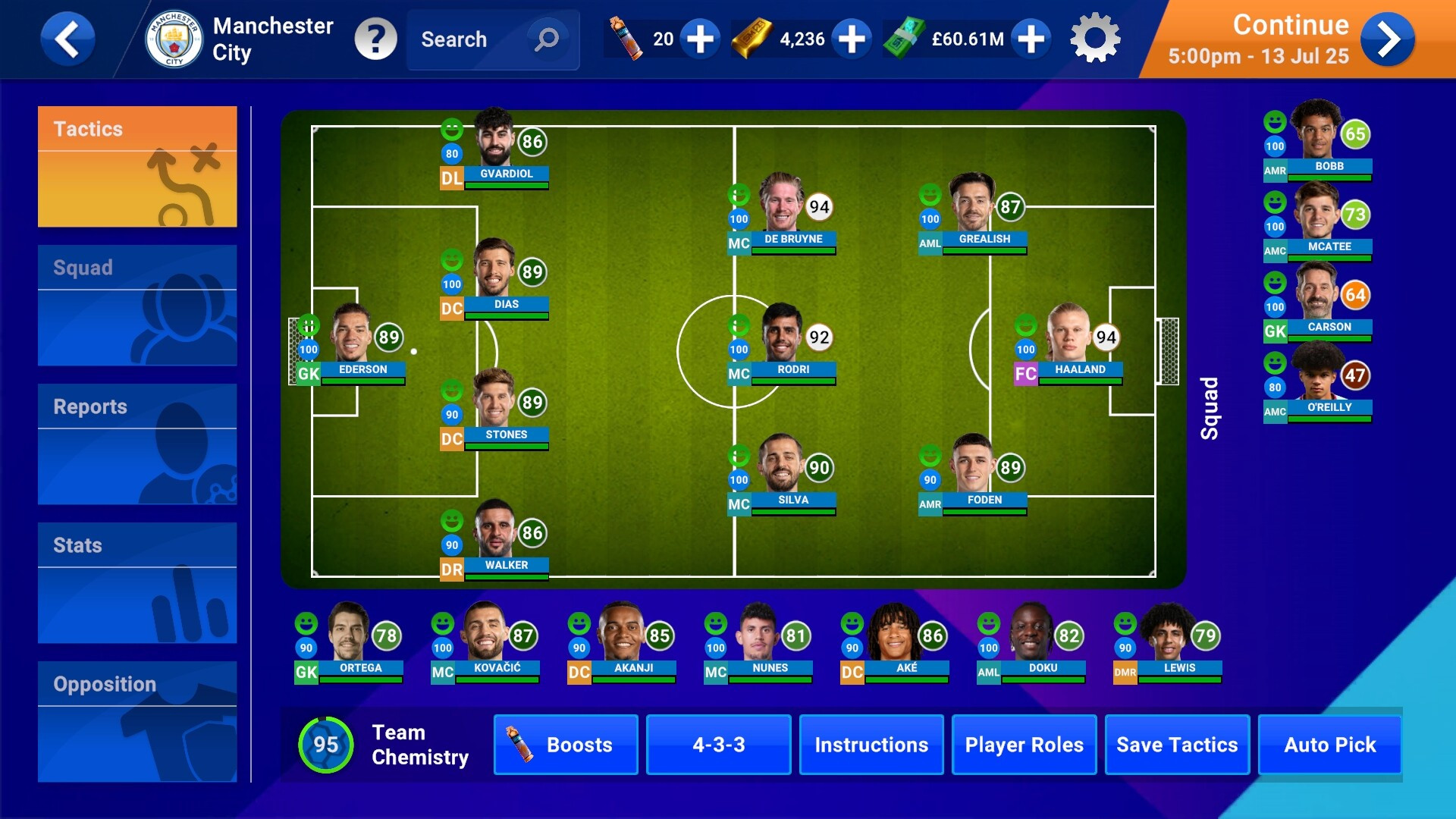Add more cash with plus button

pyautogui.click(x=1031, y=39)
